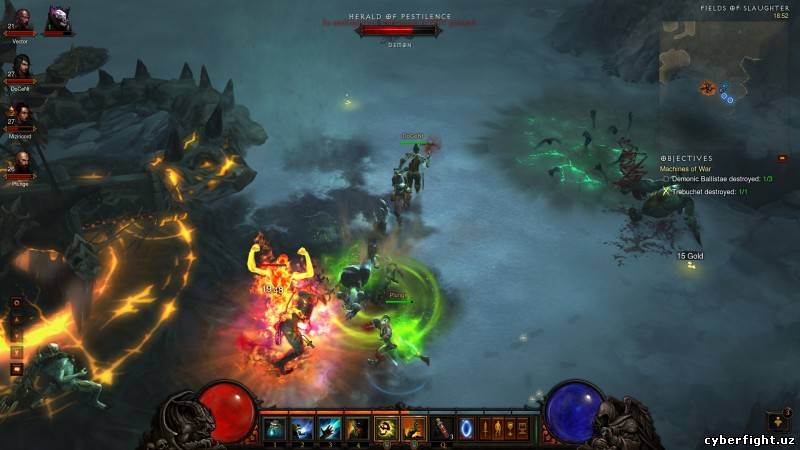Select the green hand secondary skill
This screenshot has height=450, width=800.
(413, 429)
